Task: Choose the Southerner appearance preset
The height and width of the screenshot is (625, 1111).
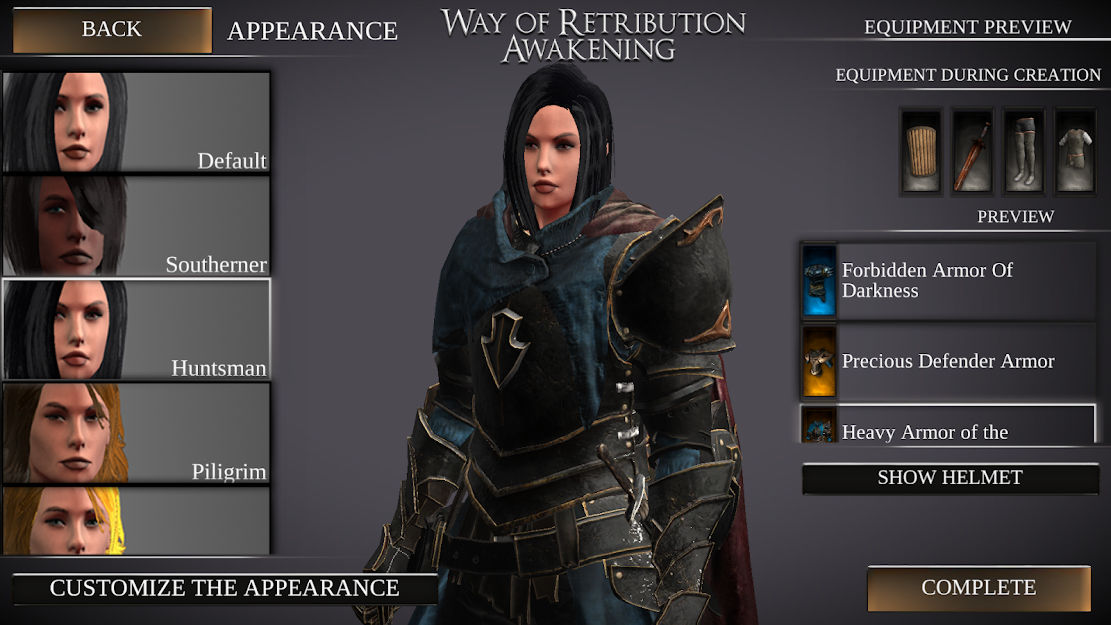Action: click(136, 226)
